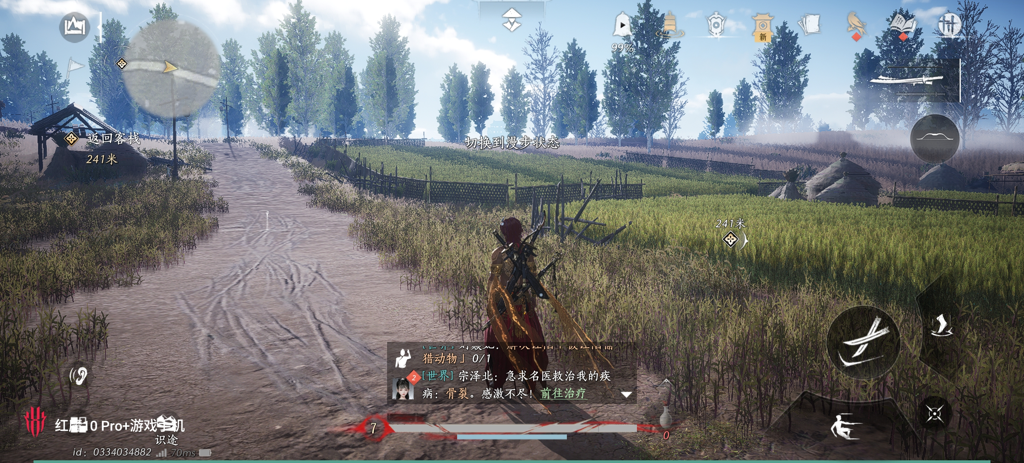Activate the main sword attack button
Screen dimensions: 1024x463
863,342
